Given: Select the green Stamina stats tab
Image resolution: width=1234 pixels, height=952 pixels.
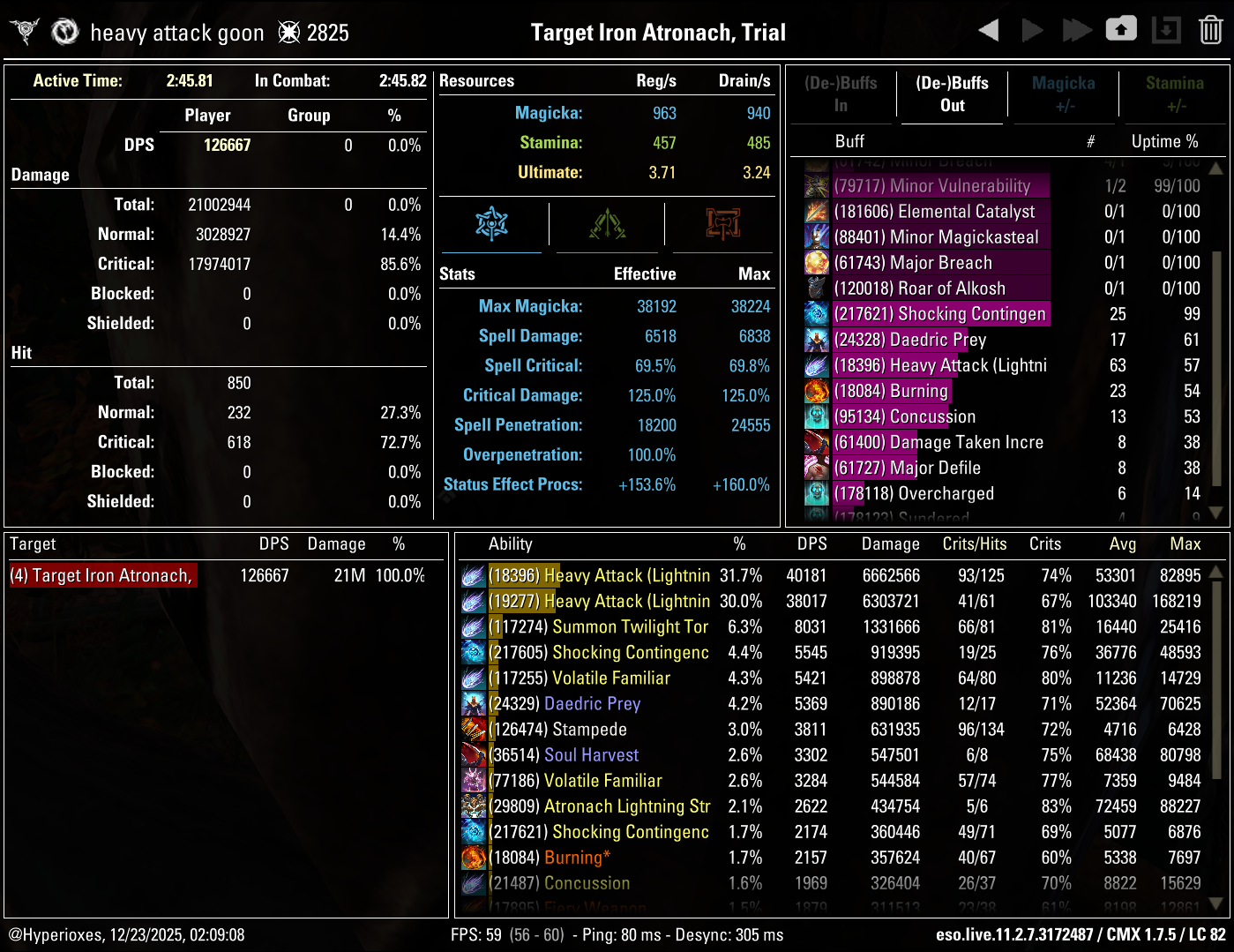Looking at the screenshot, I should (x=606, y=225).
